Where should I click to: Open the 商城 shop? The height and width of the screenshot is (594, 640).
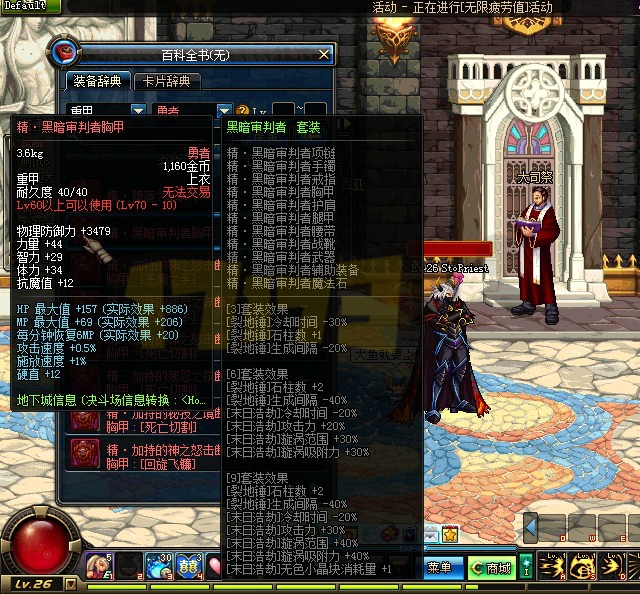point(491,568)
